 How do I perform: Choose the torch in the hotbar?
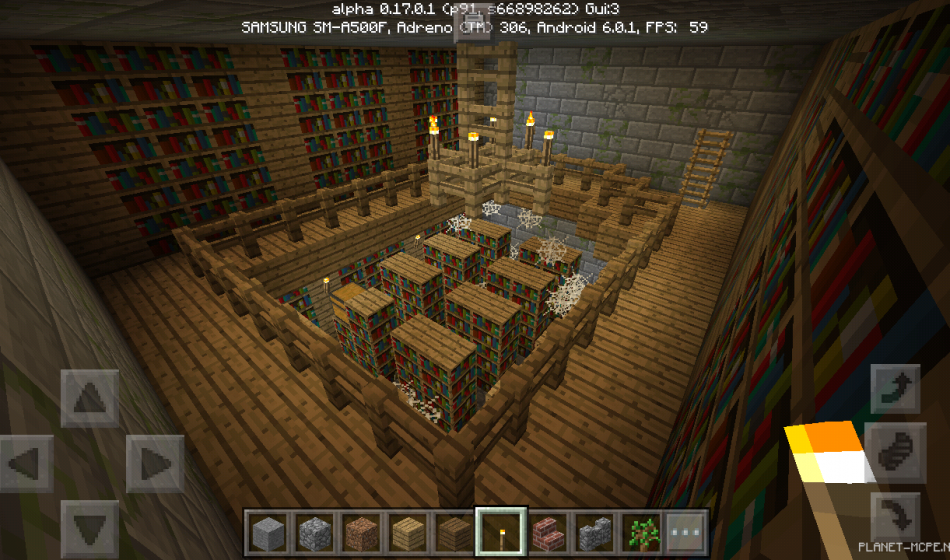[499, 530]
